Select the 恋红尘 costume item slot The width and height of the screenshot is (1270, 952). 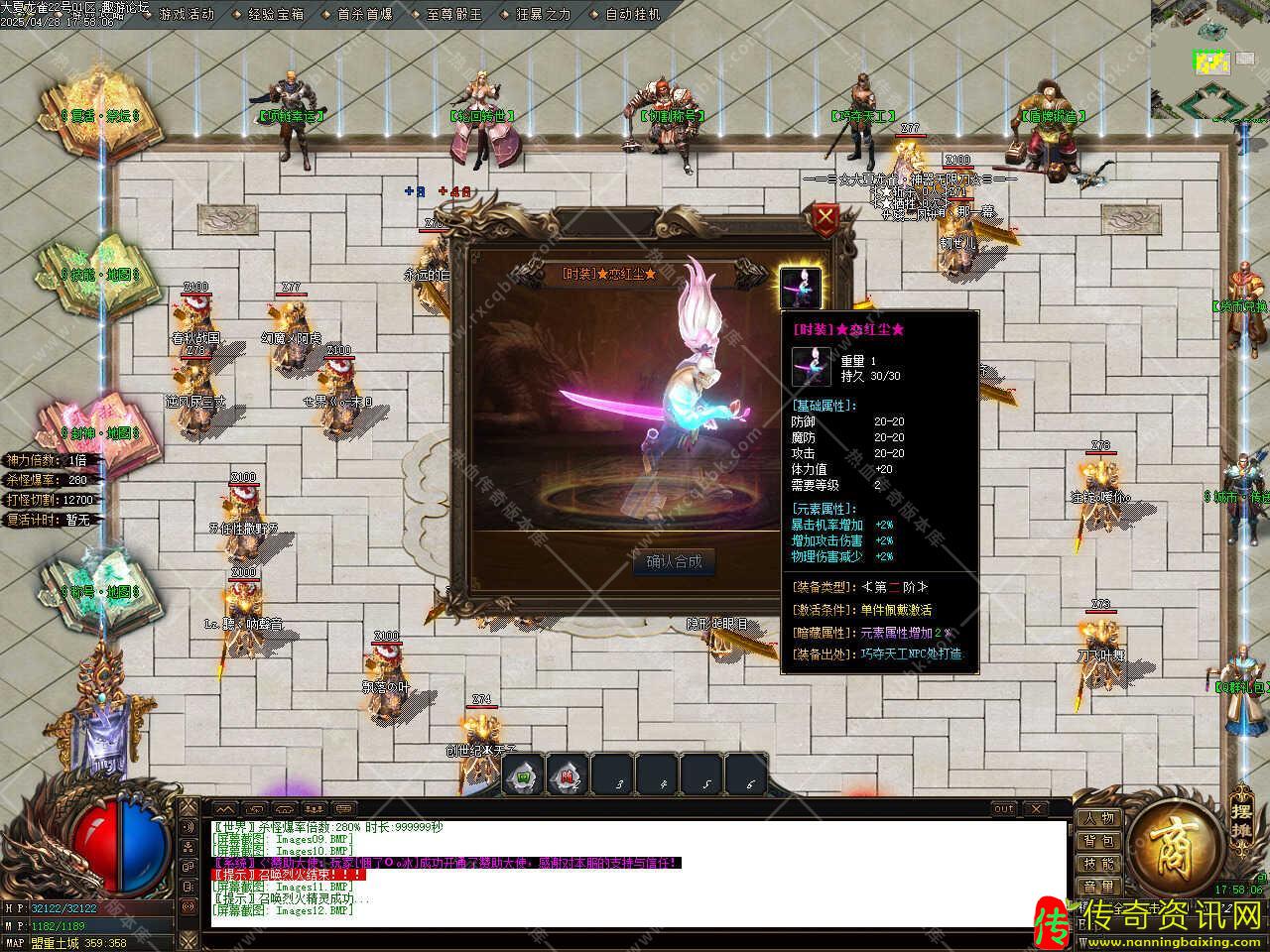click(x=801, y=288)
